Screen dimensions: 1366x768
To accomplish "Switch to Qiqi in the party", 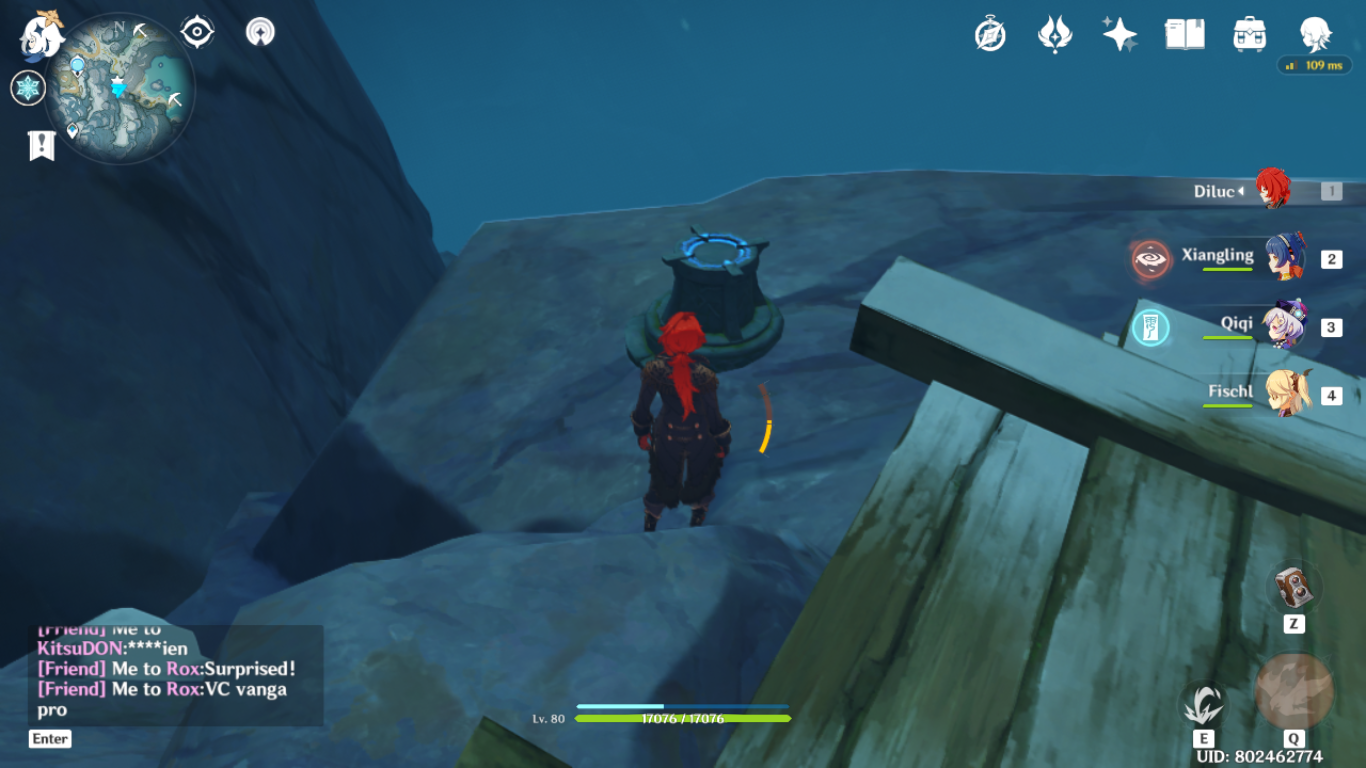I will click(1282, 326).
